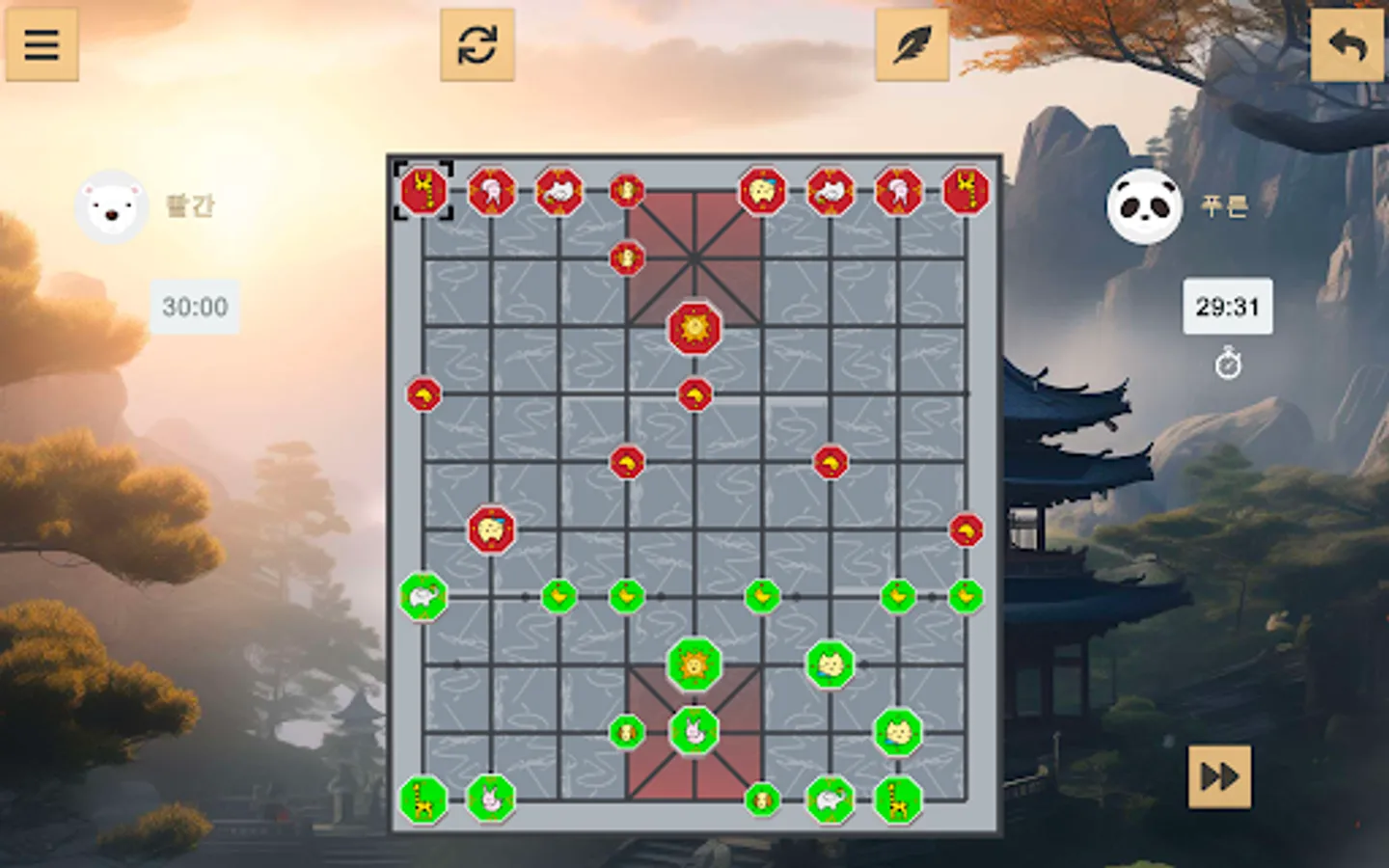Click the red player's 30:00 timer

pyautogui.click(x=193, y=308)
